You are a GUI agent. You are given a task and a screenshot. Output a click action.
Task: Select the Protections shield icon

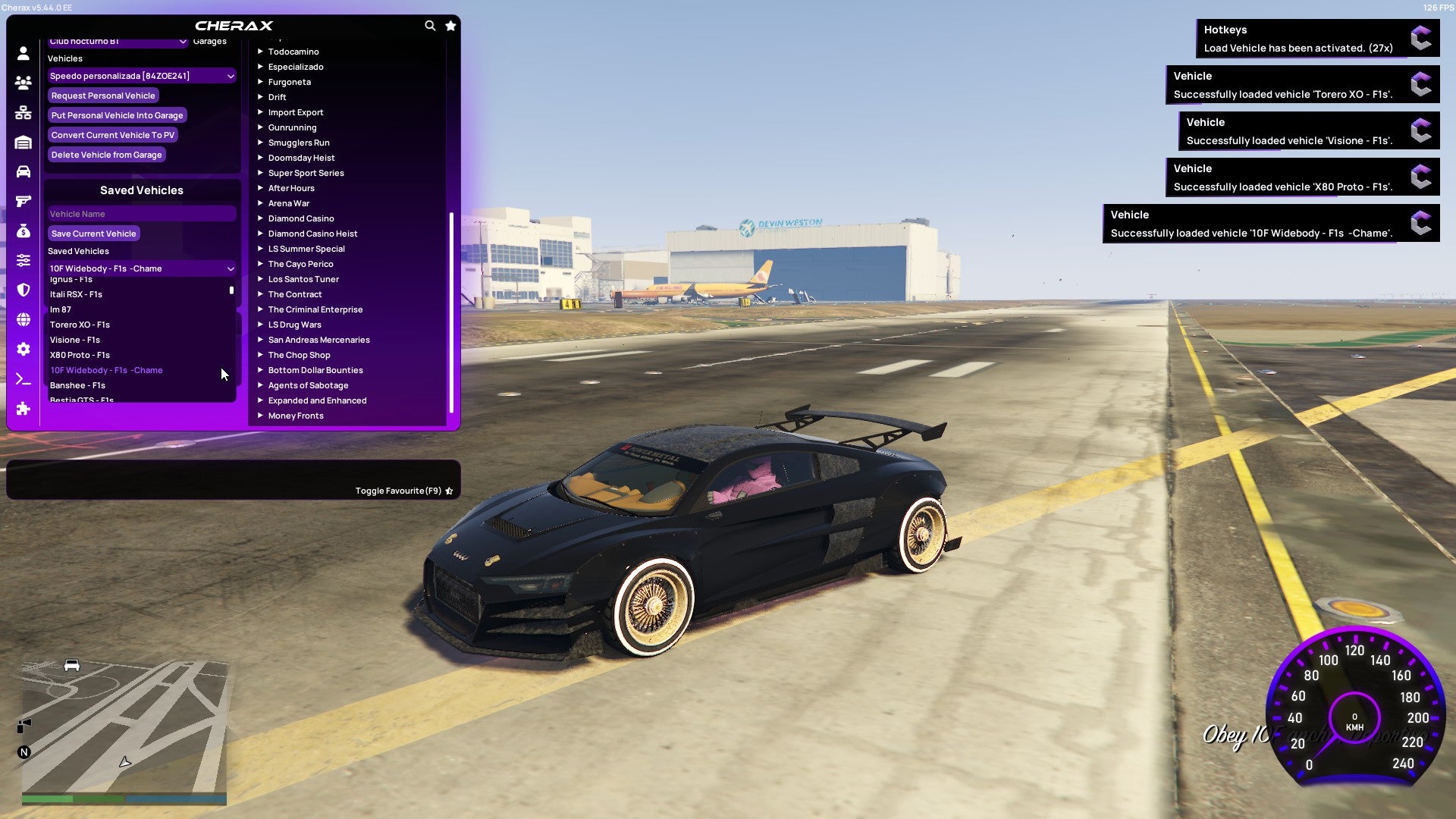(23, 288)
